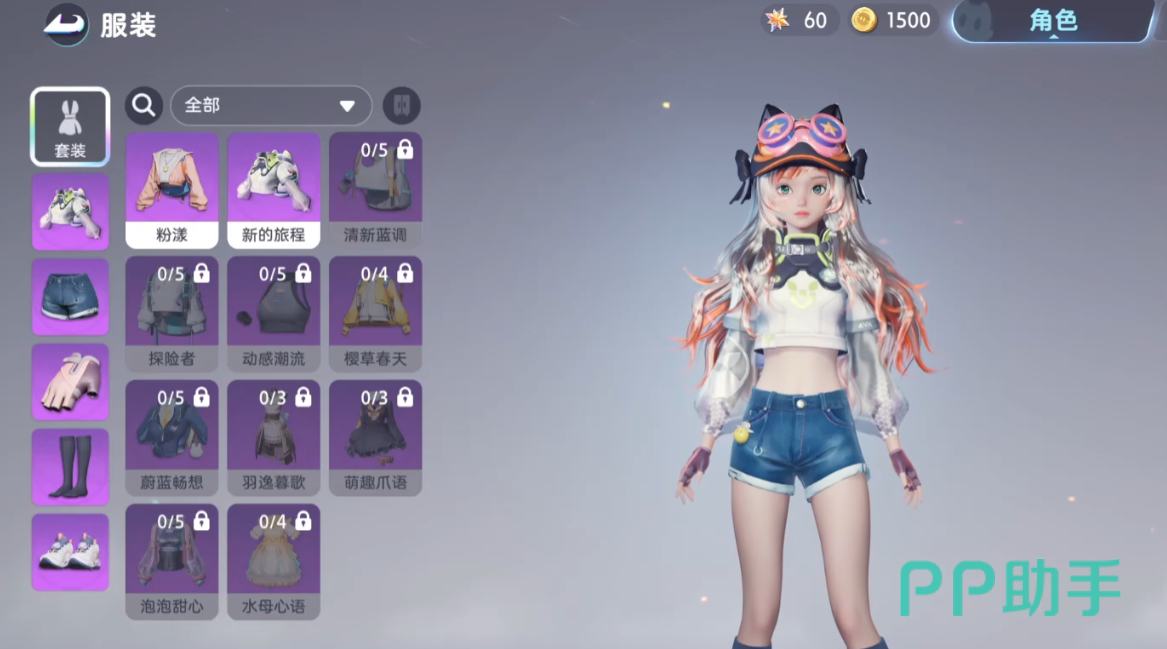Select the locked 蔚蓝畅想 outfit
The width and height of the screenshot is (1167, 649).
[172, 438]
